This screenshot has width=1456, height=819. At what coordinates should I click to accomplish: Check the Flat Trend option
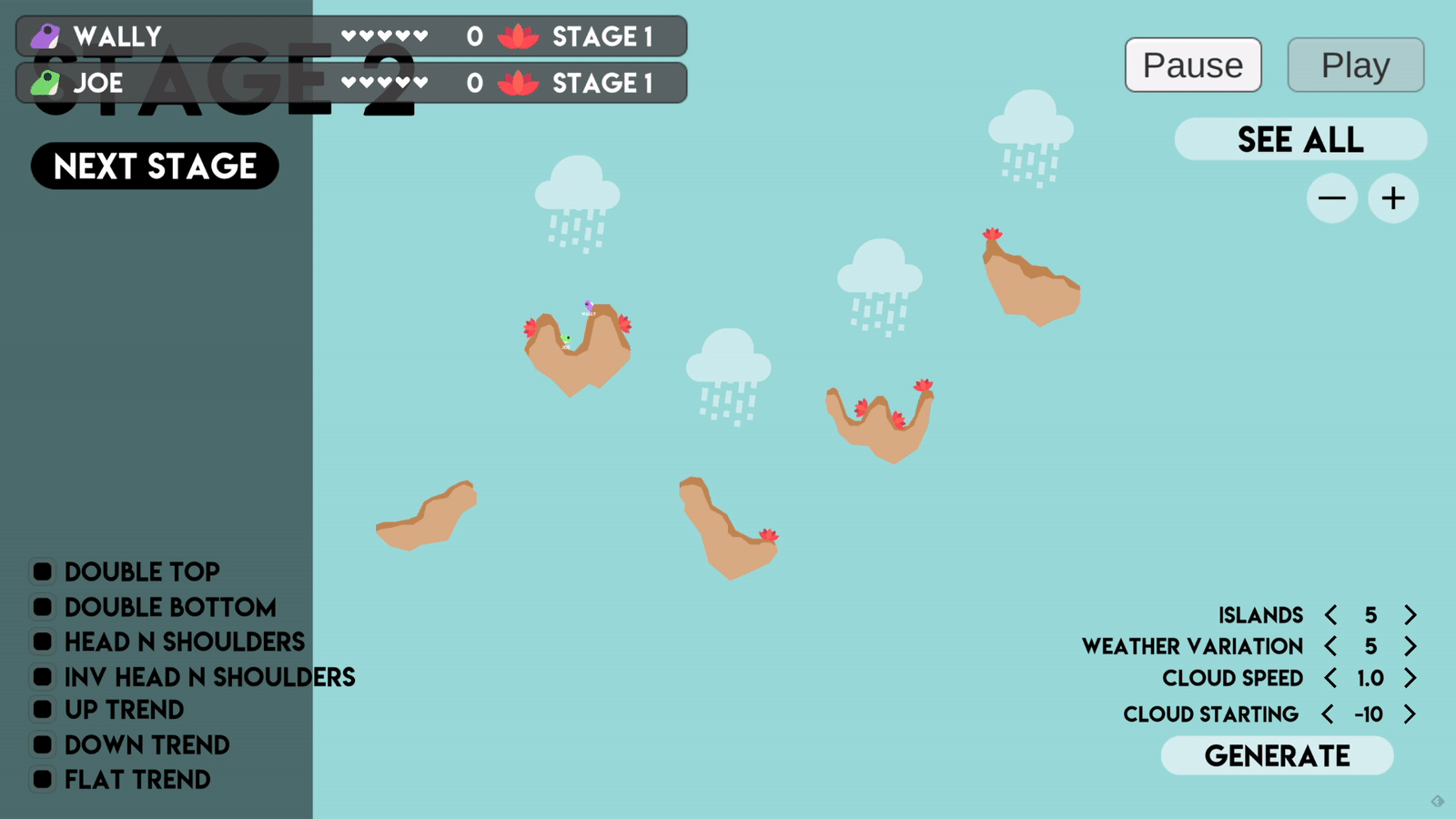click(42, 780)
